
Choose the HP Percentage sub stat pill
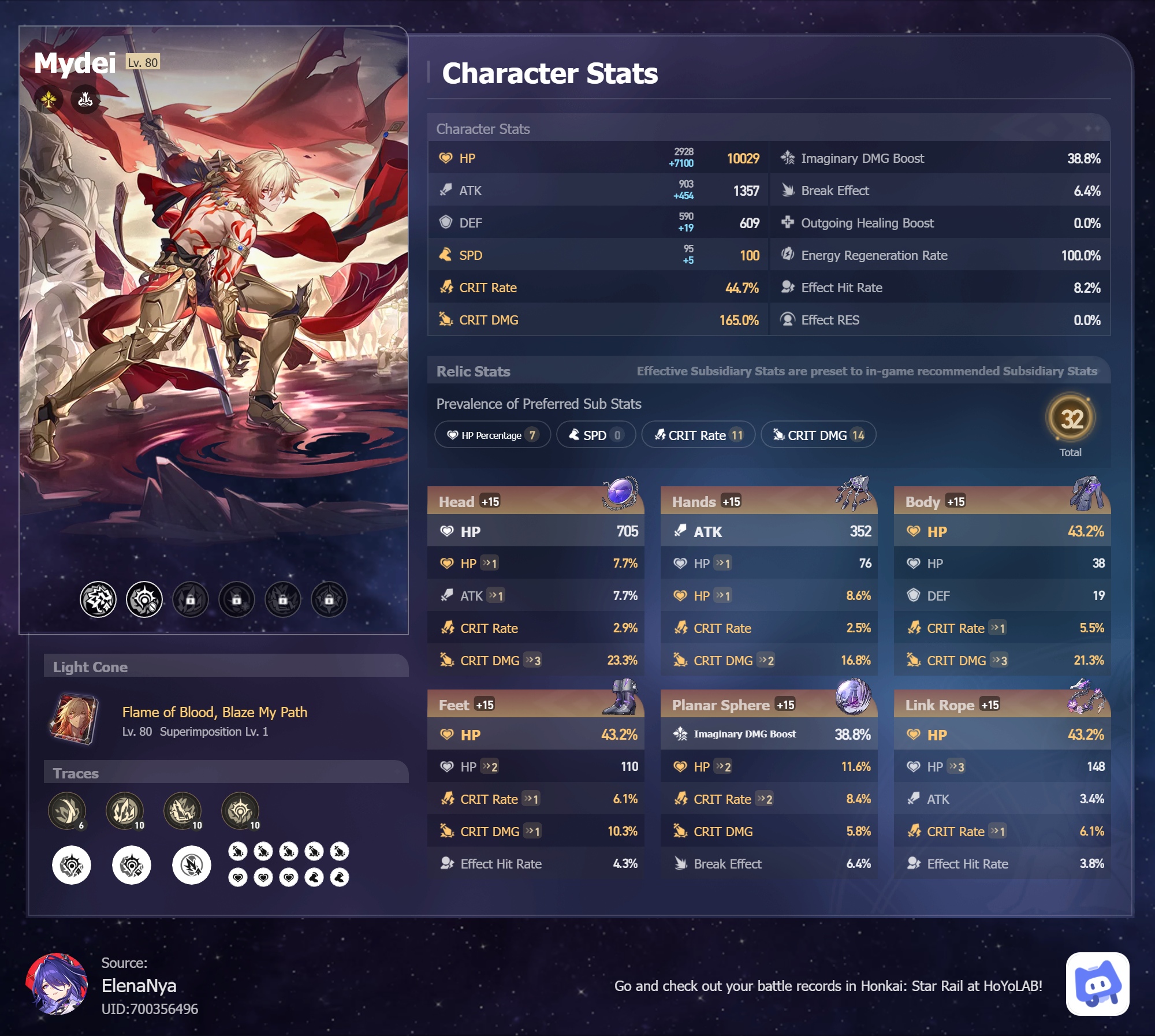492,435
